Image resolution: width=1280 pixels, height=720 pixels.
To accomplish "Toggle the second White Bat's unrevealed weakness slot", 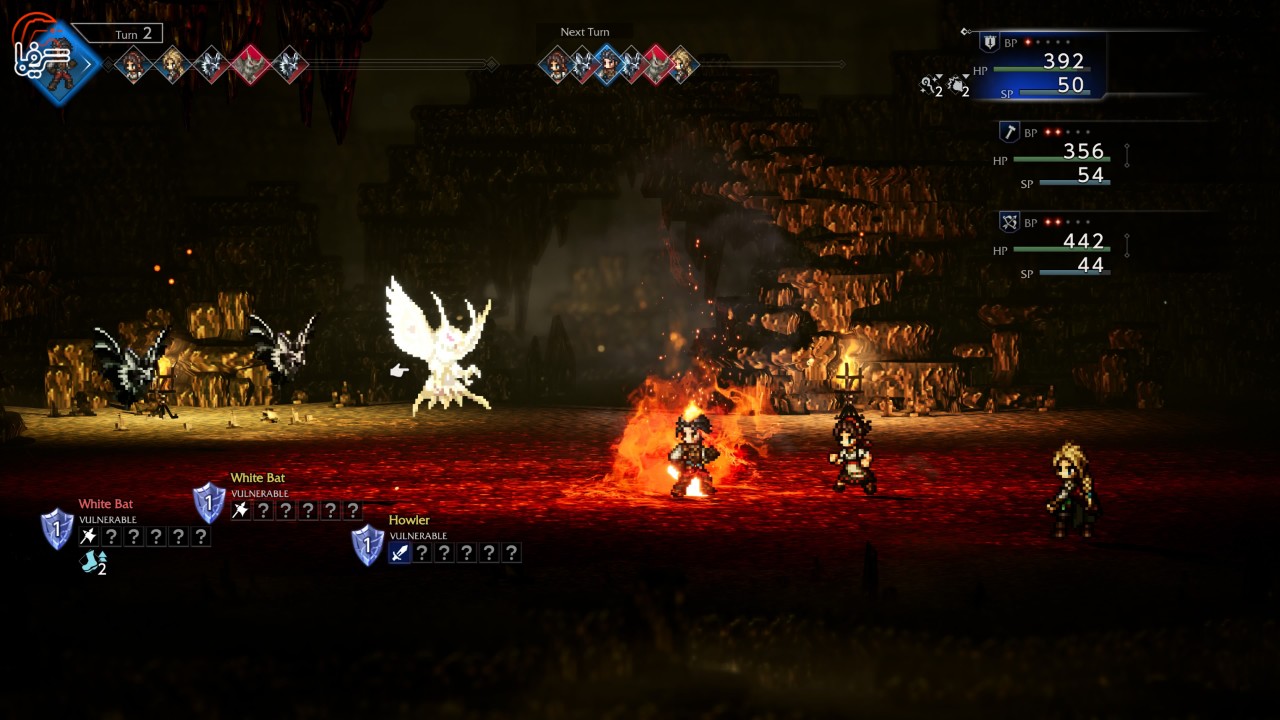I will pyautogui.click(x=264, y=510).
